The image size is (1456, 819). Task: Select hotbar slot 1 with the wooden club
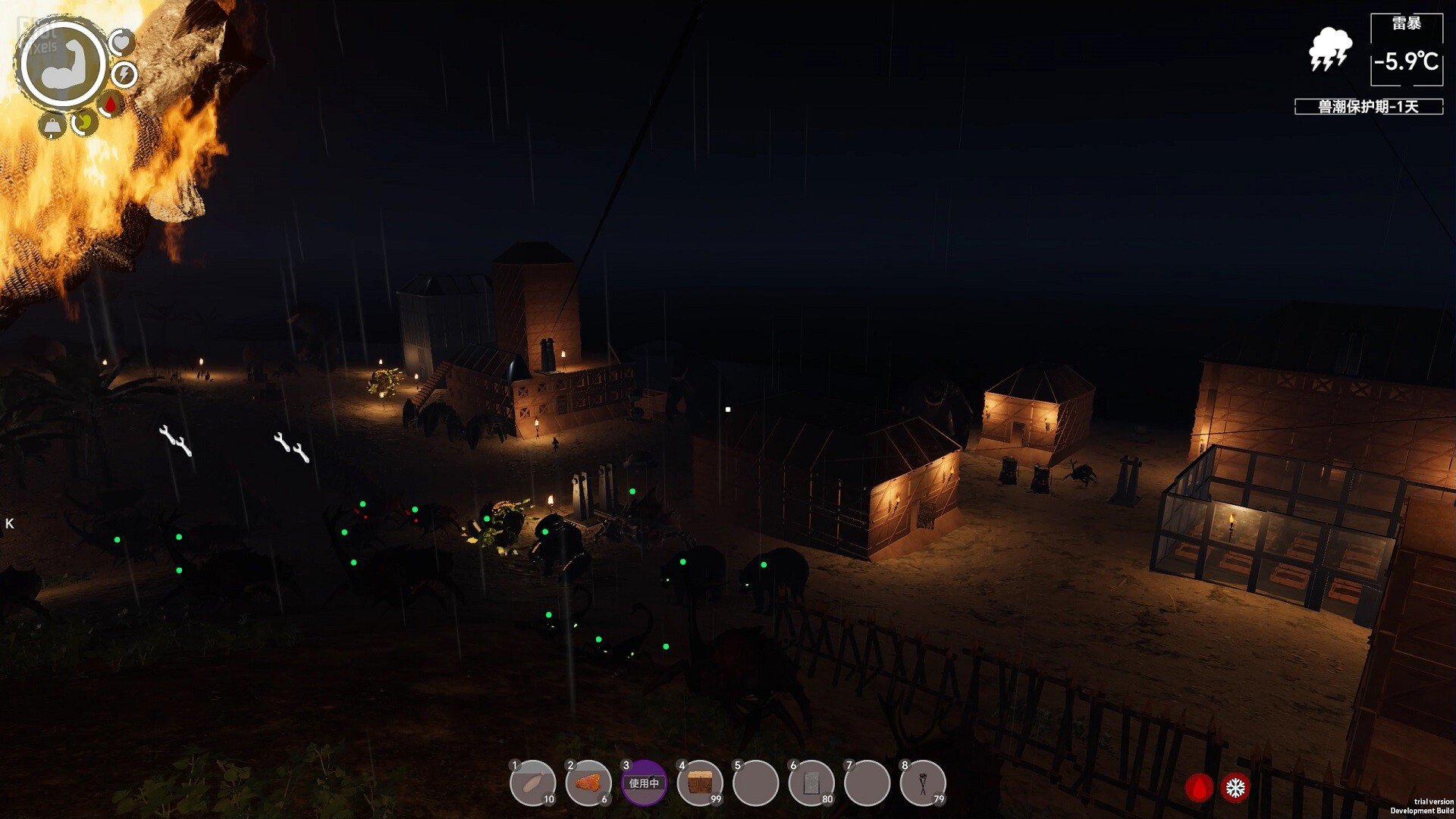pos(532,783)
